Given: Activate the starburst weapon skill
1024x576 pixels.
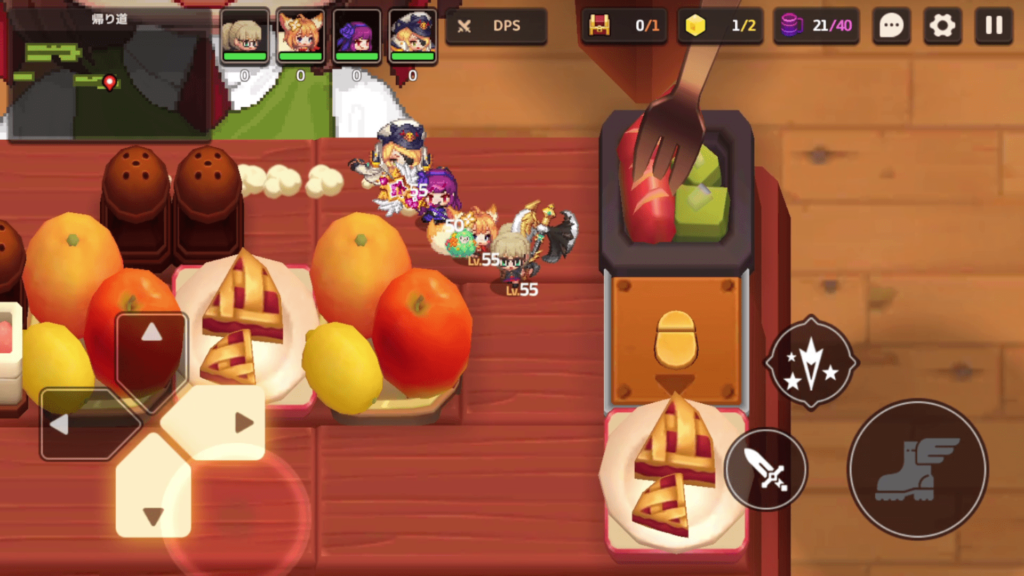Looking at the screenshot, I should tap(811, 362).
